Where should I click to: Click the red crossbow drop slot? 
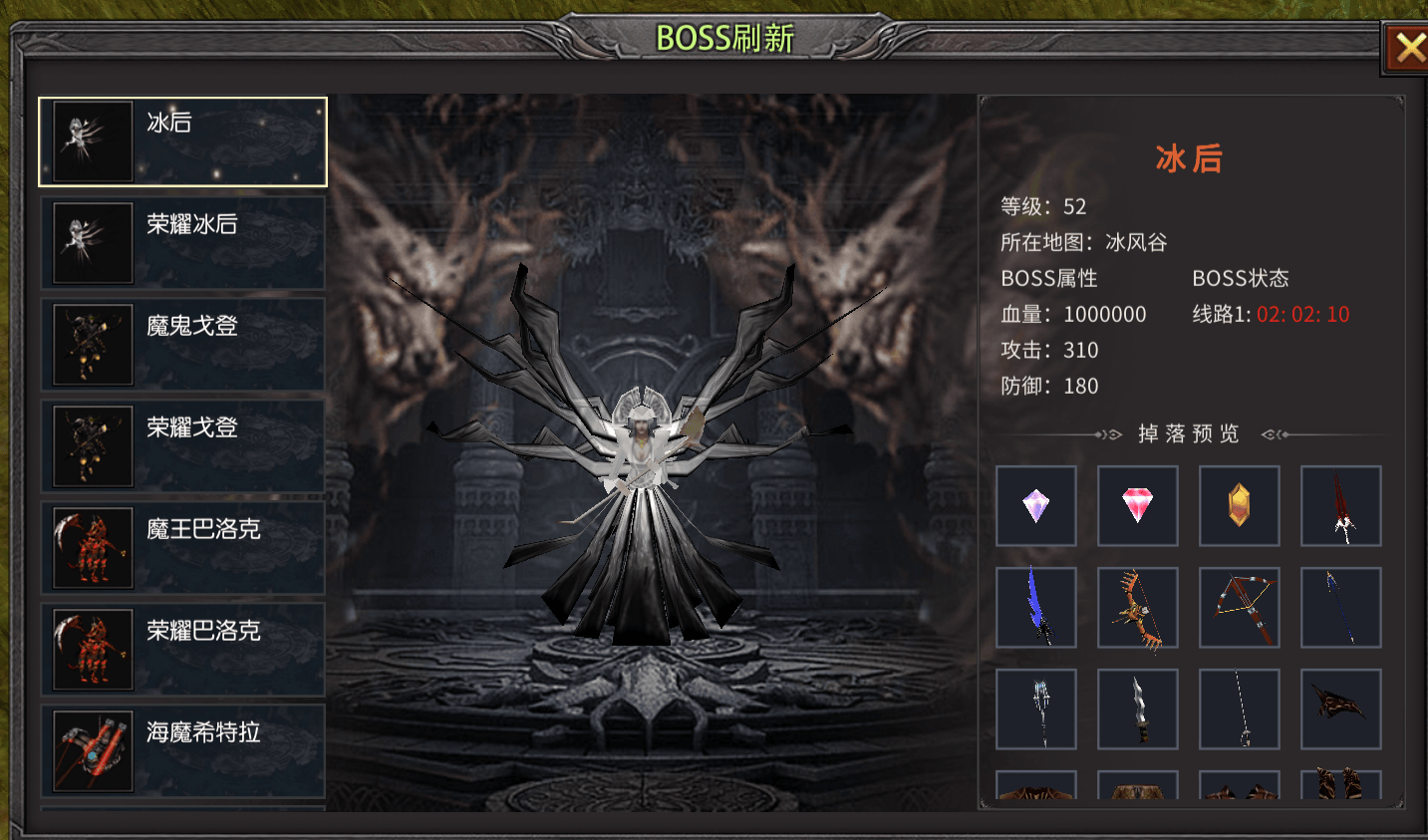coord(1240,608)
